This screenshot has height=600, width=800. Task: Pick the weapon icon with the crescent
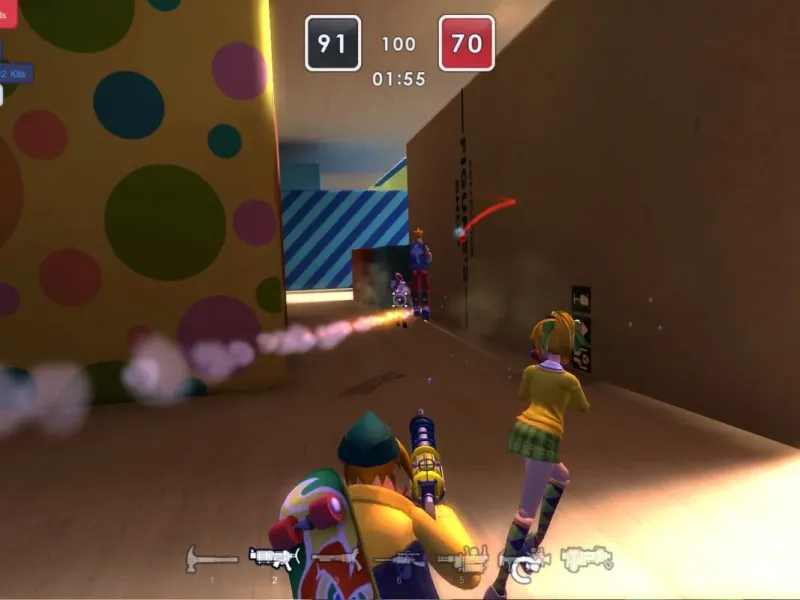[524, 562]
